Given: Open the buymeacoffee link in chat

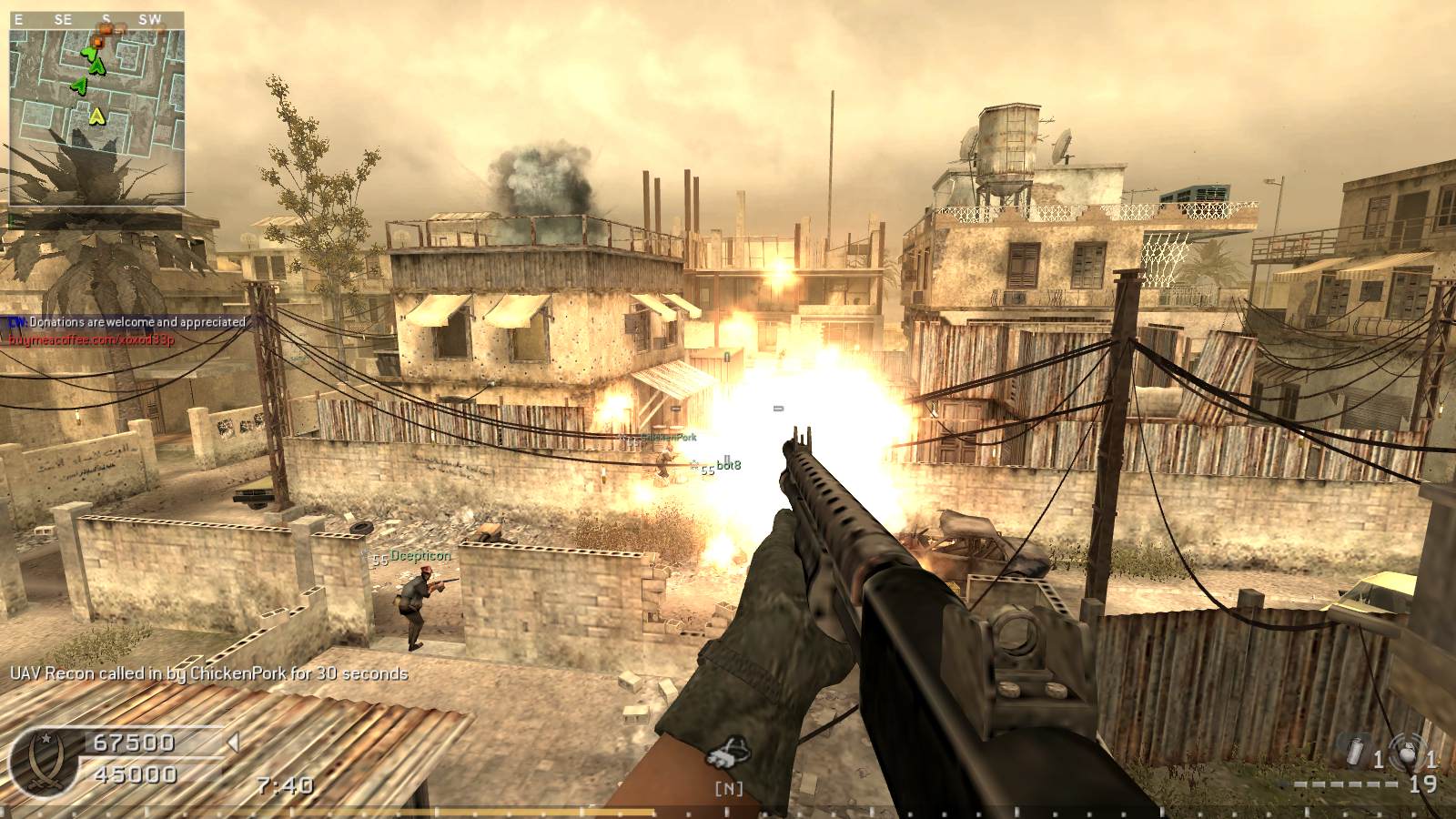Looking at the screenshot, I should pos(92,339).
